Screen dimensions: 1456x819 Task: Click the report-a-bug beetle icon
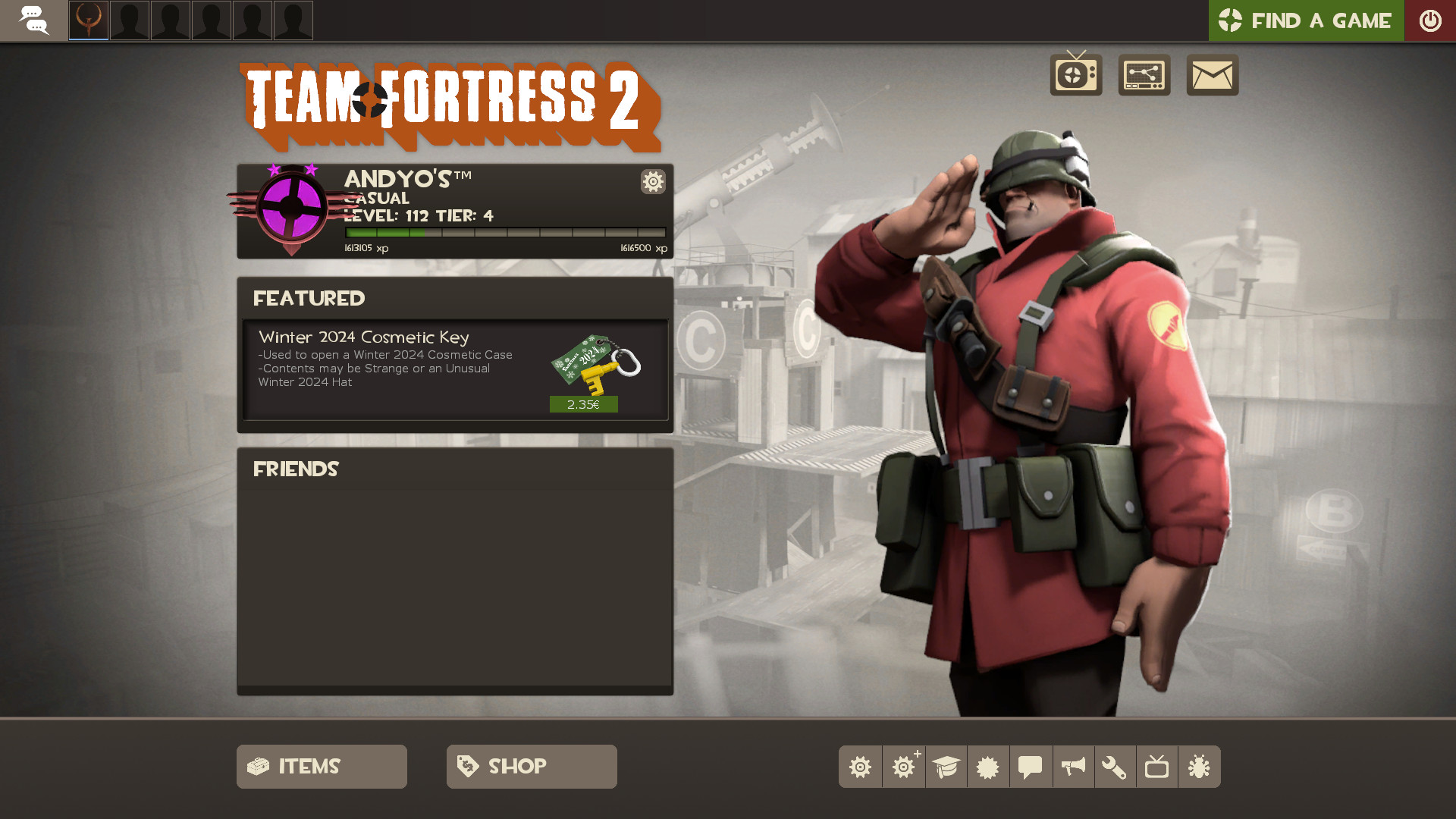tap(1200, 767)
